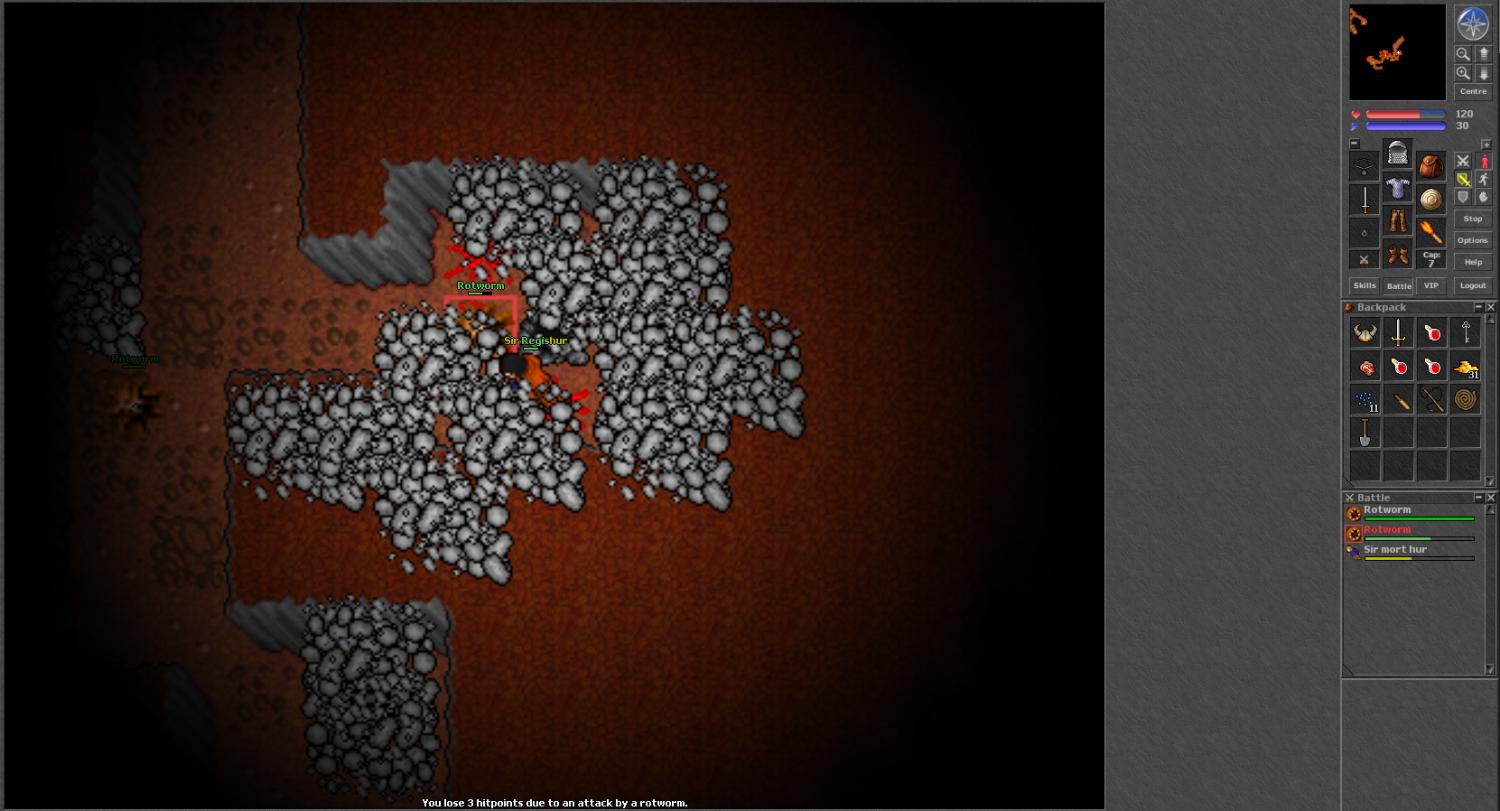Image resolution: width=1500 pixels, height=811 pixels.
Task: Open the VIP list
Action: click(x=1431, y=286)
